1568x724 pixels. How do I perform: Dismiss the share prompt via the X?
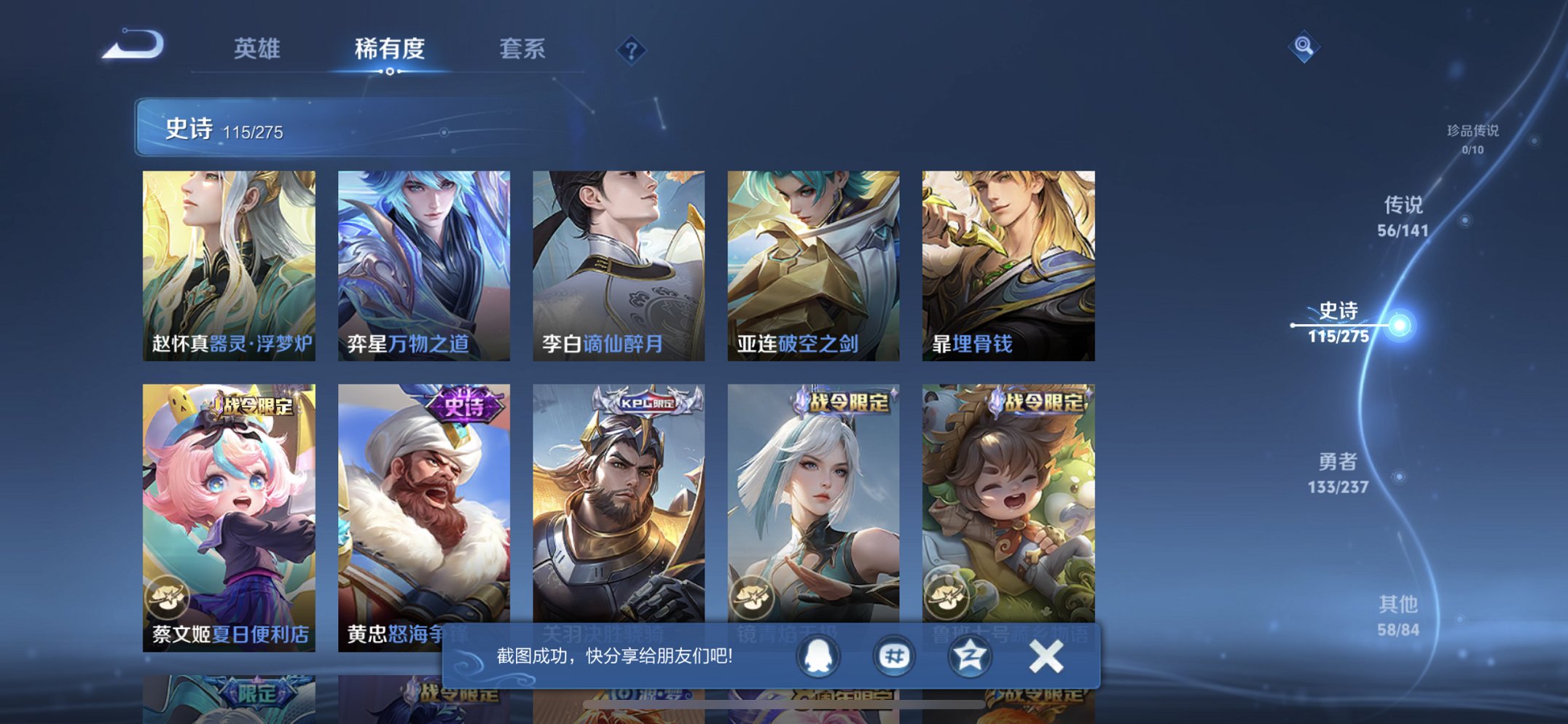(1045, 656)
